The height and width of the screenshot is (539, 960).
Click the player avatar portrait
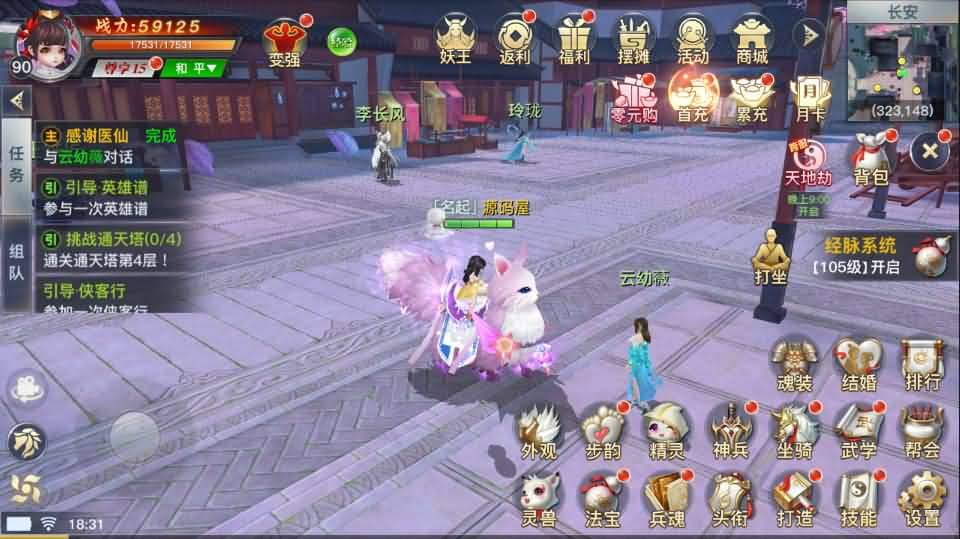48,38
